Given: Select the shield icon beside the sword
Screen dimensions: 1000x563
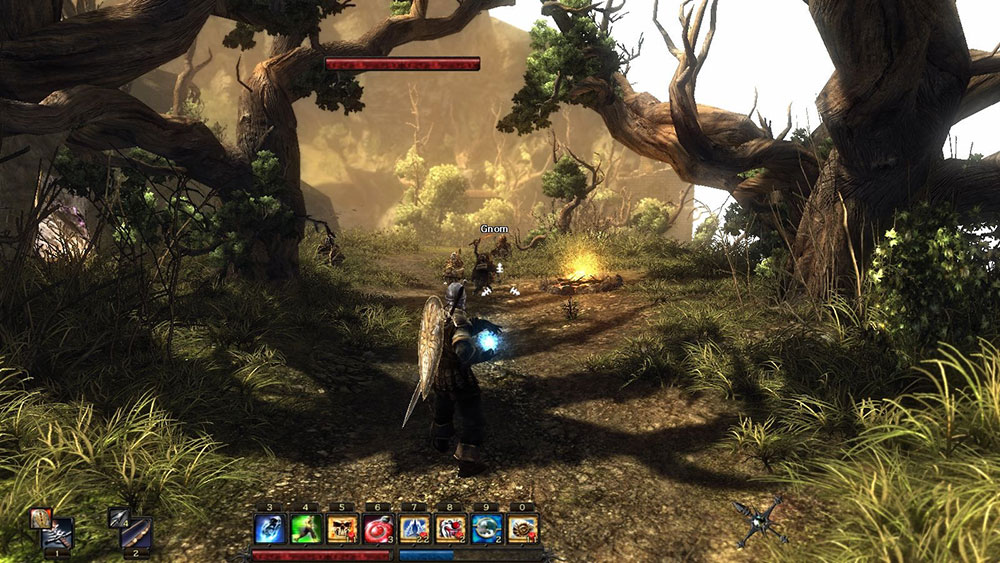Looking at the screenshot, I should pyautogui.click(x=40, y=517).
